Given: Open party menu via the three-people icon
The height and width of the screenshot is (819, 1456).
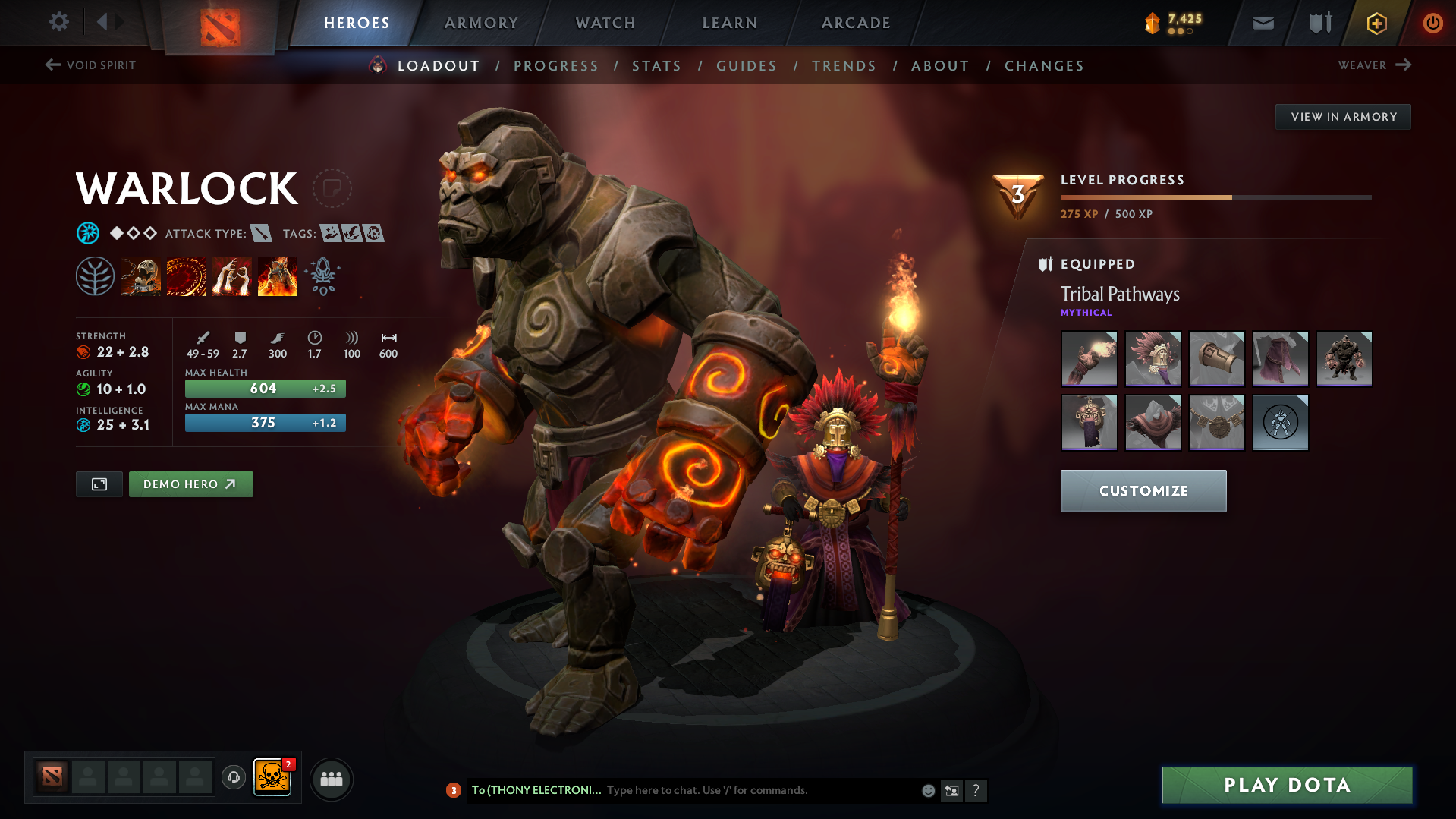Looking at the screenshot, I should point(332,779).
